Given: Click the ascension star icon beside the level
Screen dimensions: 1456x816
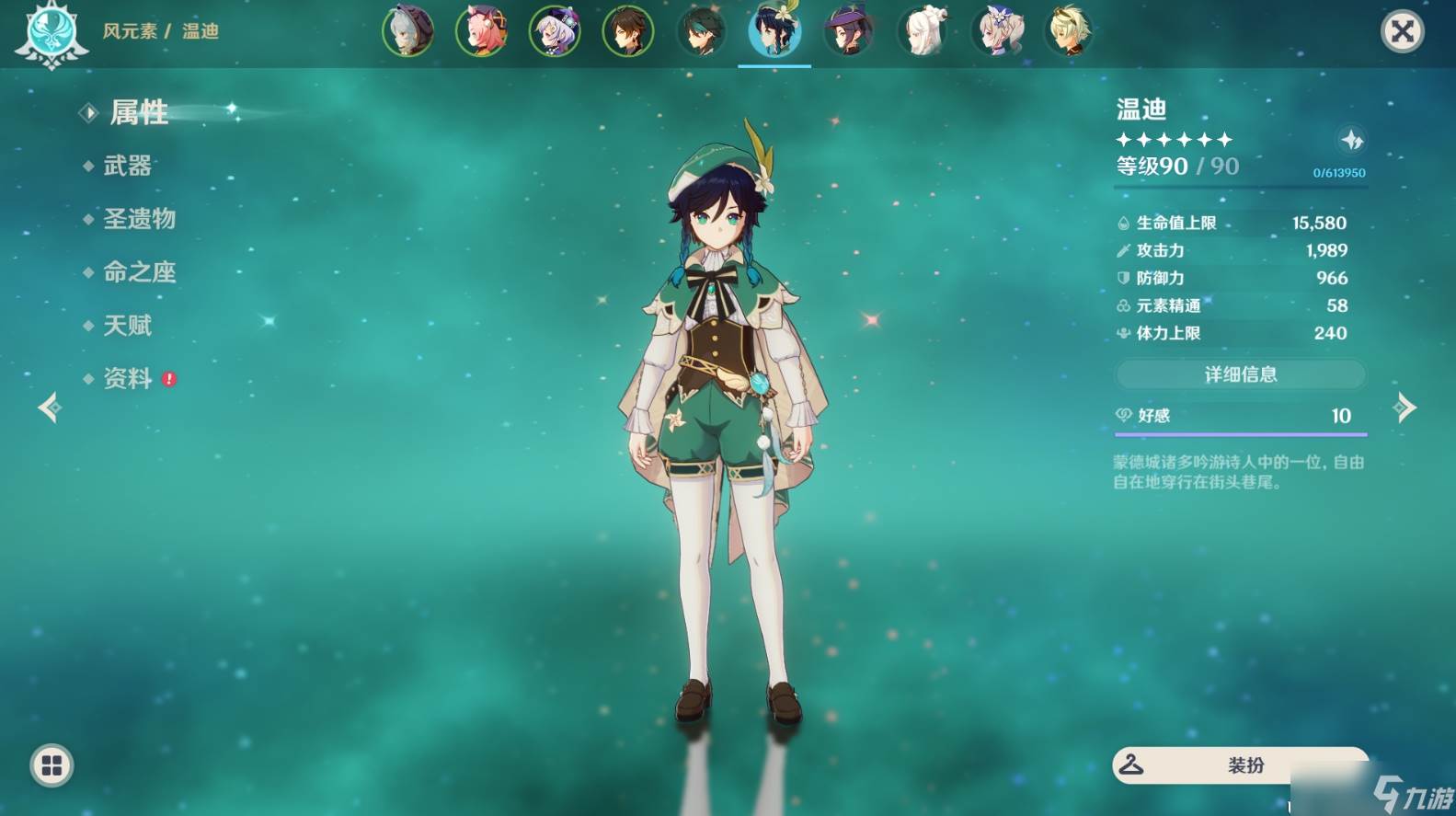Looking at the screenshot, I should [1351, 140].
